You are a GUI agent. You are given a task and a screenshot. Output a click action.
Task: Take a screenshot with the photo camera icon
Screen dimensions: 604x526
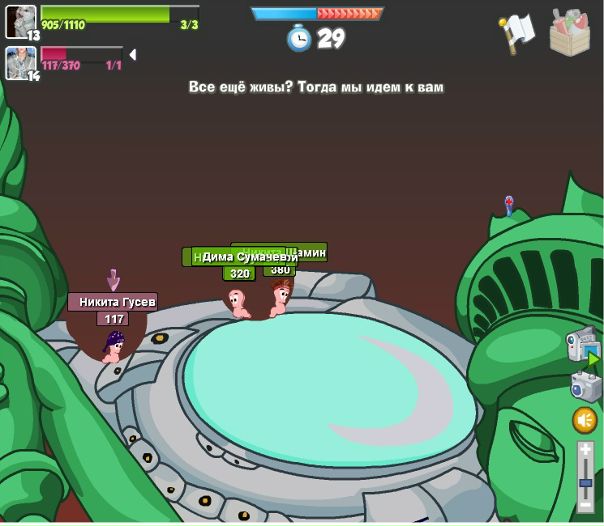(x=584, y=386)
